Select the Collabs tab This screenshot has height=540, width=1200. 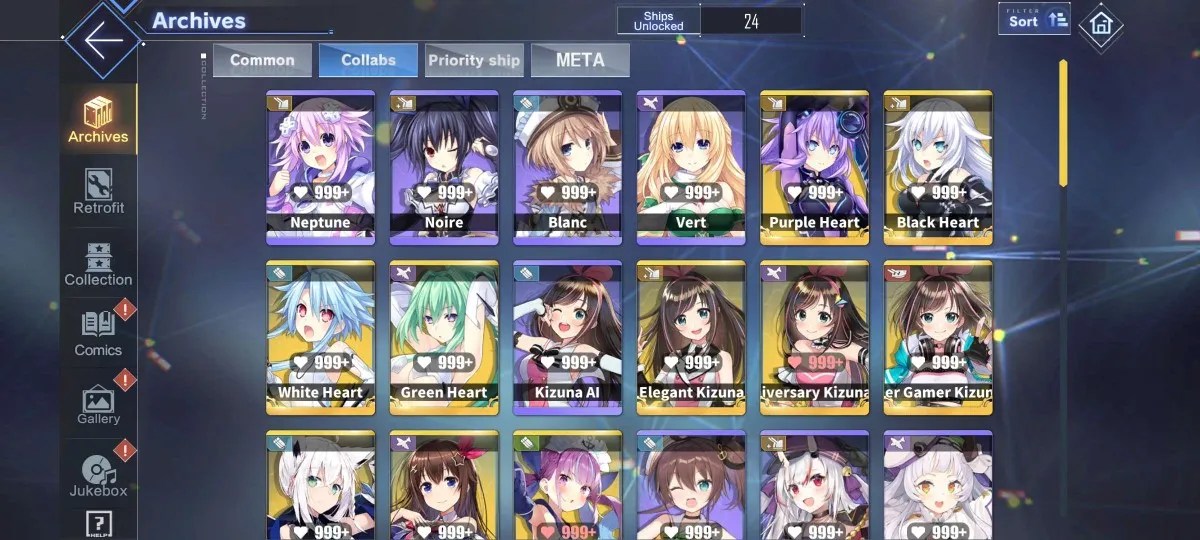tap(368, 60)
